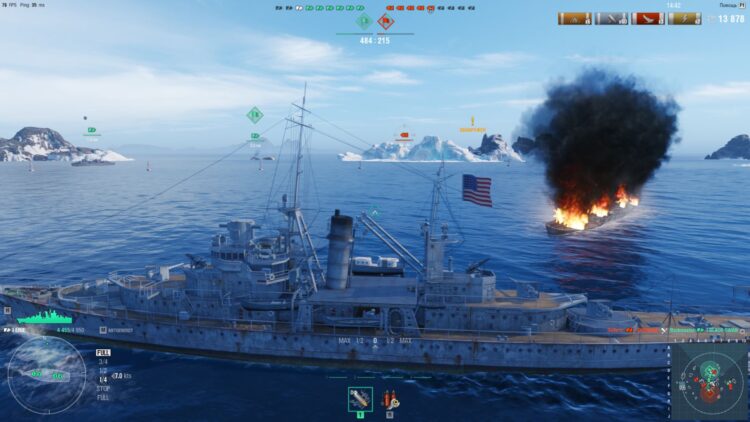Click the green team score icon

[x=363, y=21]
